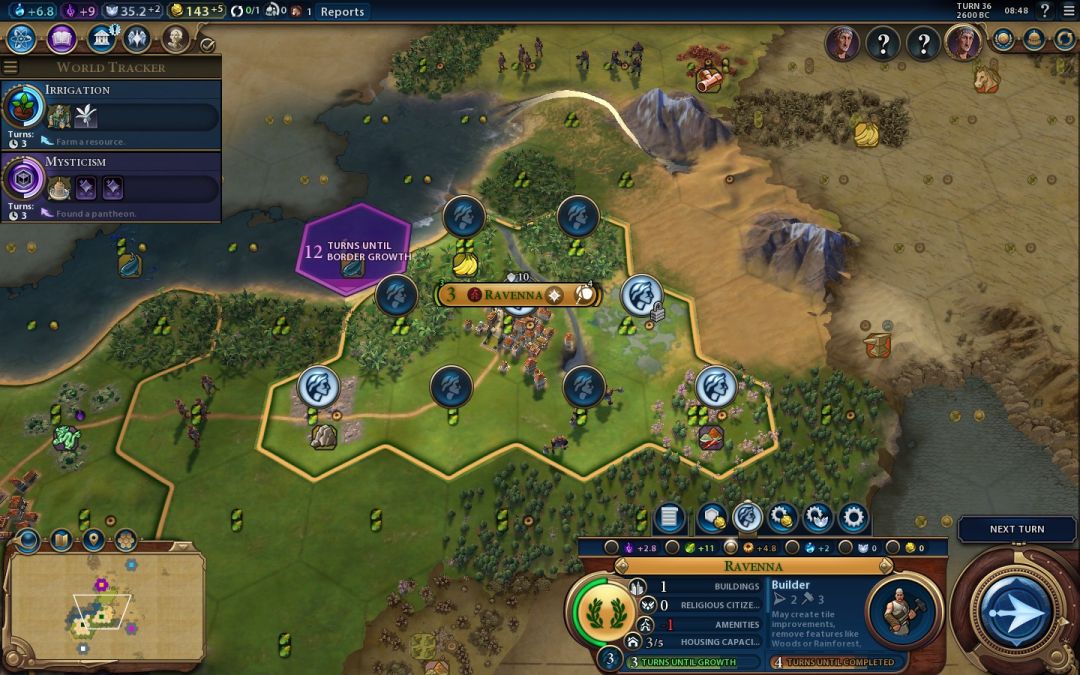Image resolution: width=1080 pixels, height=675 pixels.
Task: Open the city details list button
Action: coord(670,518)
